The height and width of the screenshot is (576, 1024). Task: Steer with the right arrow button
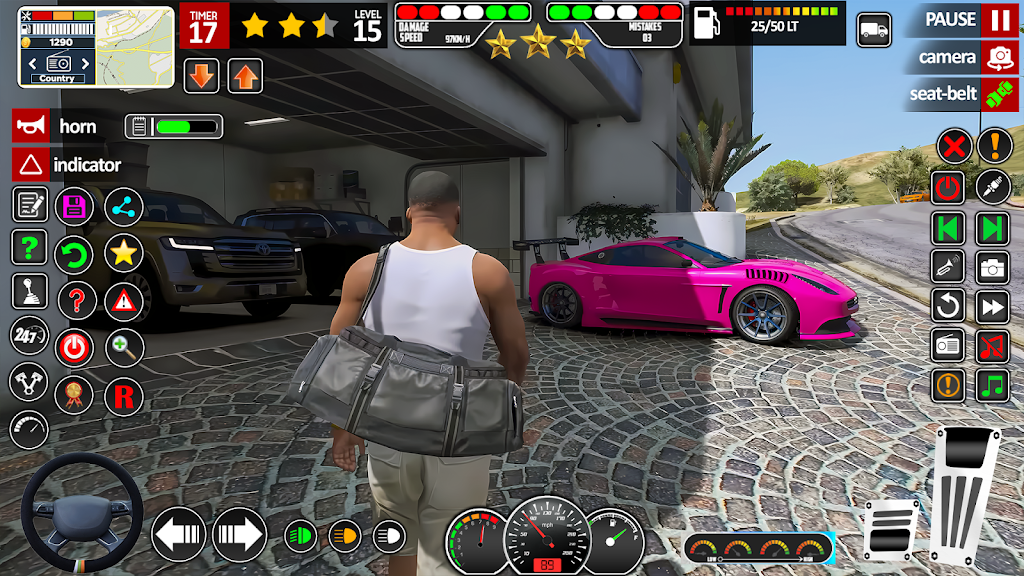click(x=238, y=534)
